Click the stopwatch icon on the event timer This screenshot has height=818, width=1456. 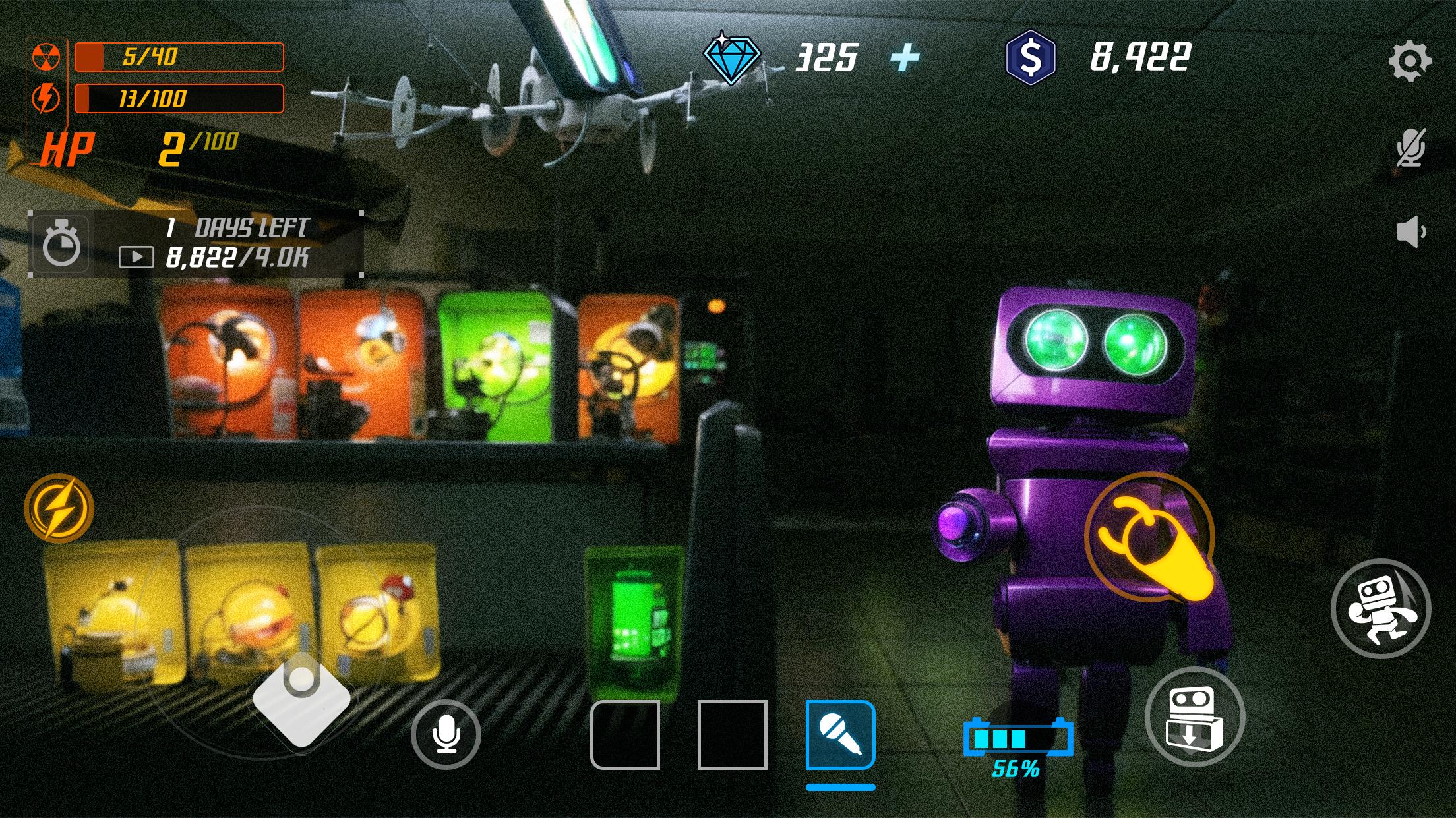click(61, 245)
